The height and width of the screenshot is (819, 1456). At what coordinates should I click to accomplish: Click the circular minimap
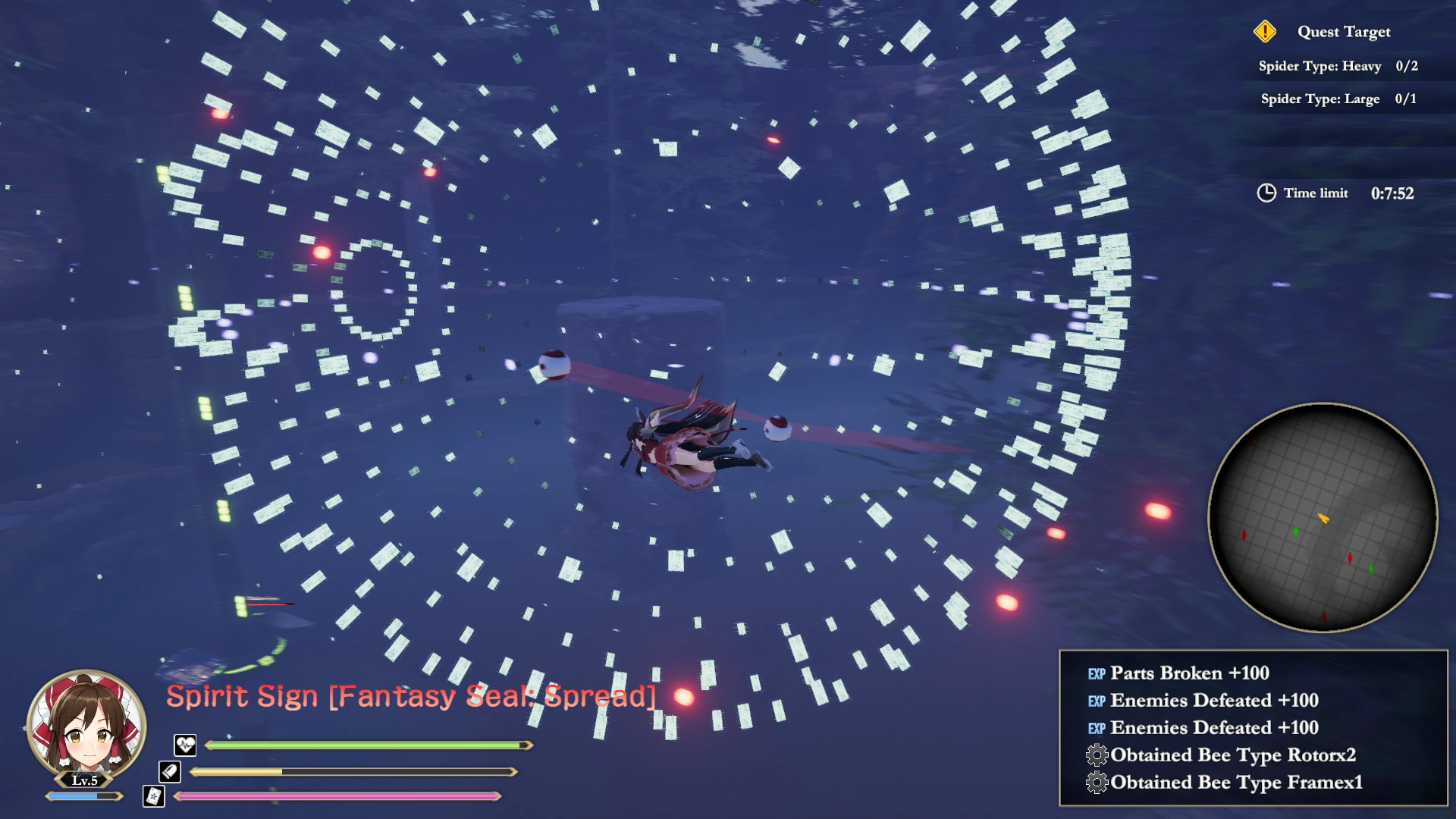1323,517
